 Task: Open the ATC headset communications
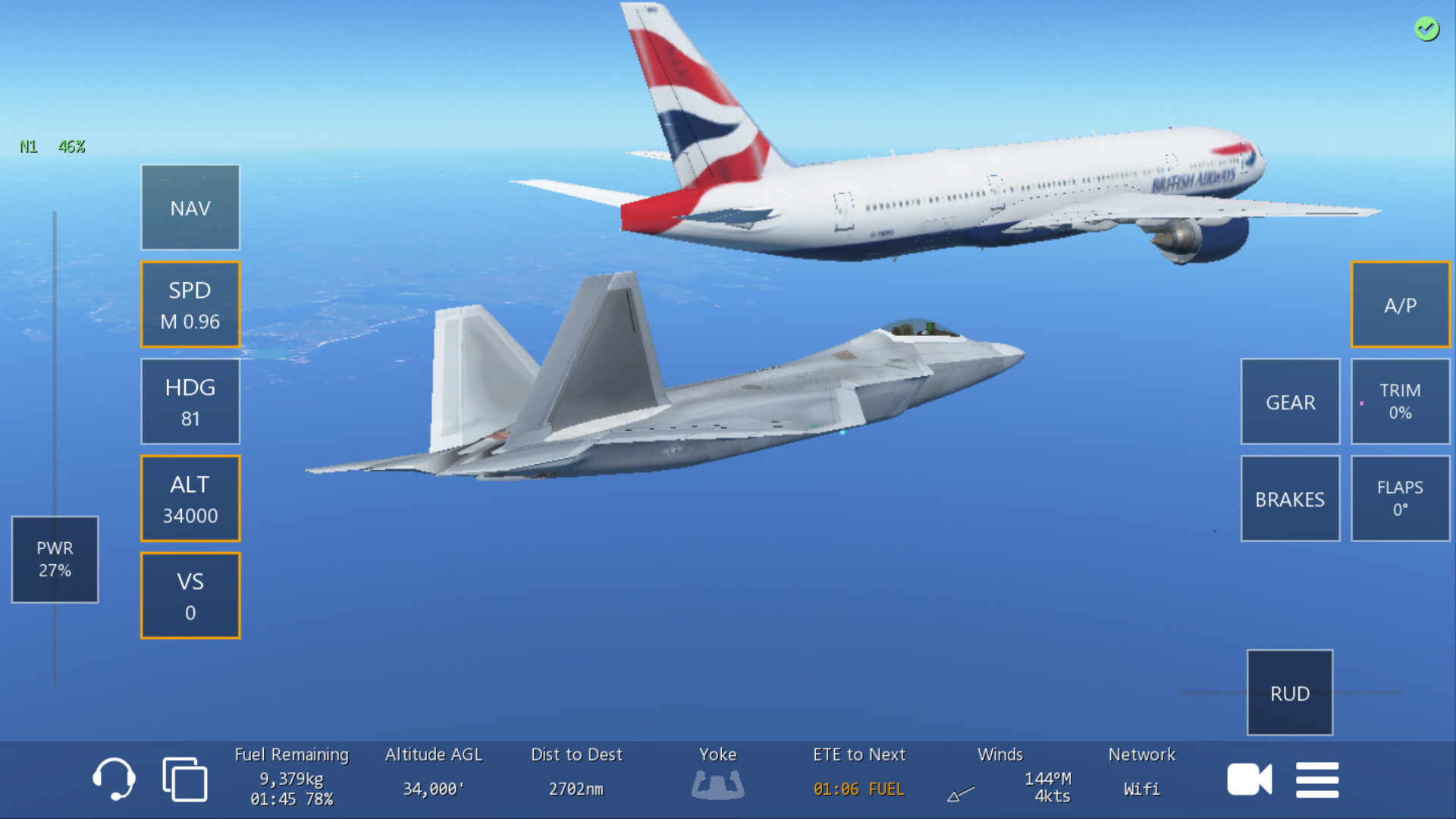(x=114, y=779)
